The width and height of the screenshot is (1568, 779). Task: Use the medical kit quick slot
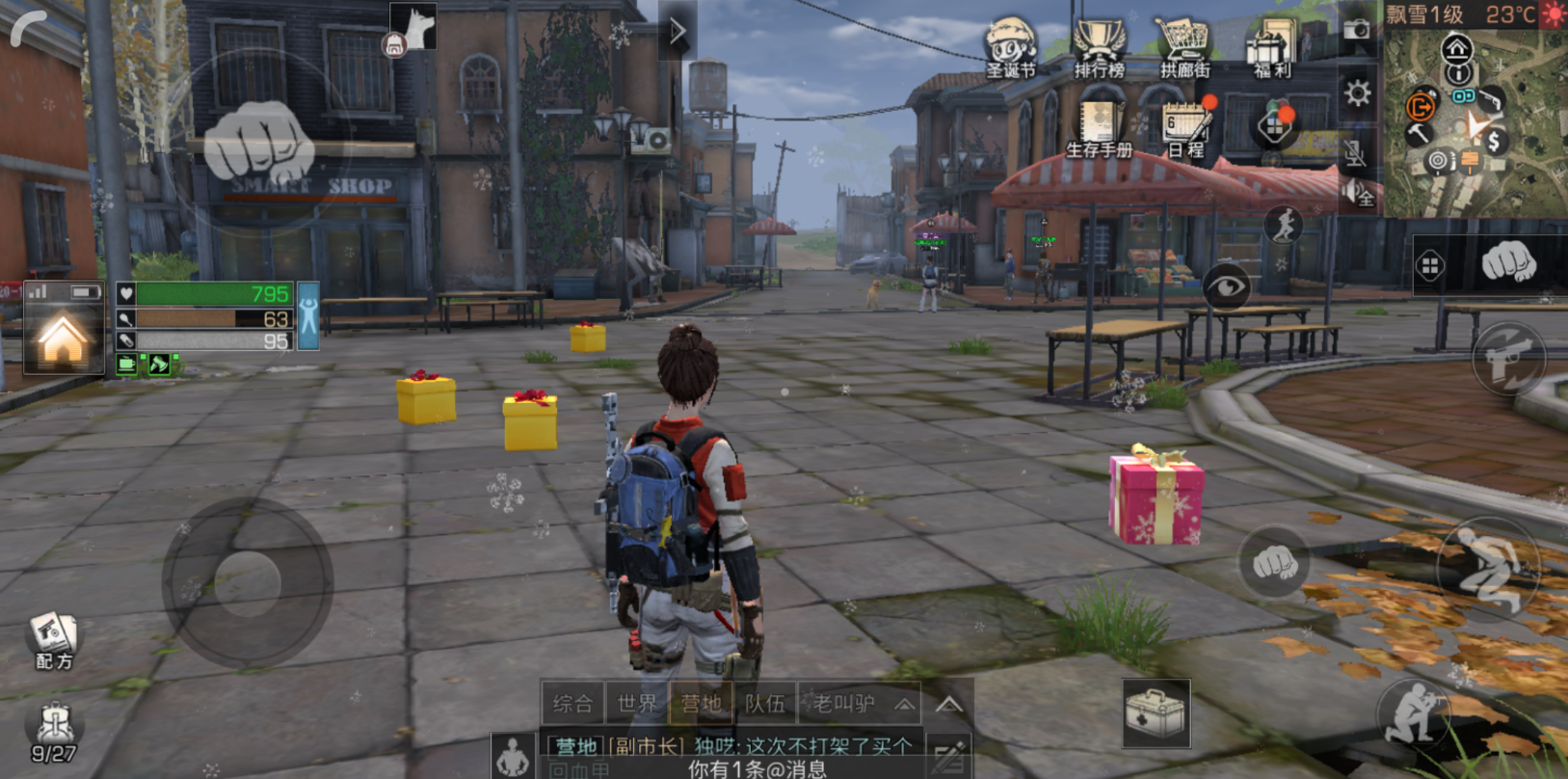(x=1156, y=713)
